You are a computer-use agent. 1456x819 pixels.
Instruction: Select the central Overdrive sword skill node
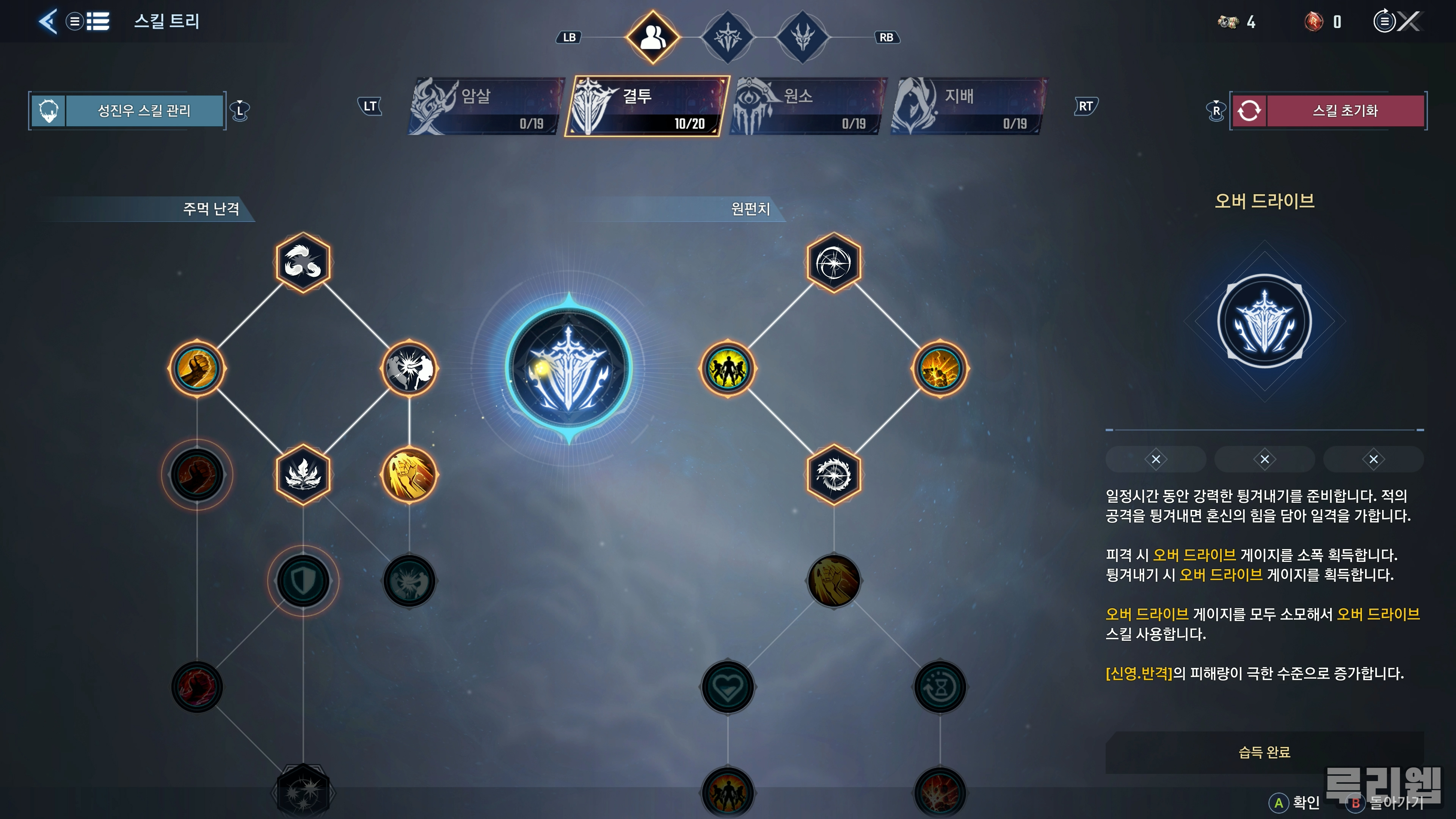569,369
